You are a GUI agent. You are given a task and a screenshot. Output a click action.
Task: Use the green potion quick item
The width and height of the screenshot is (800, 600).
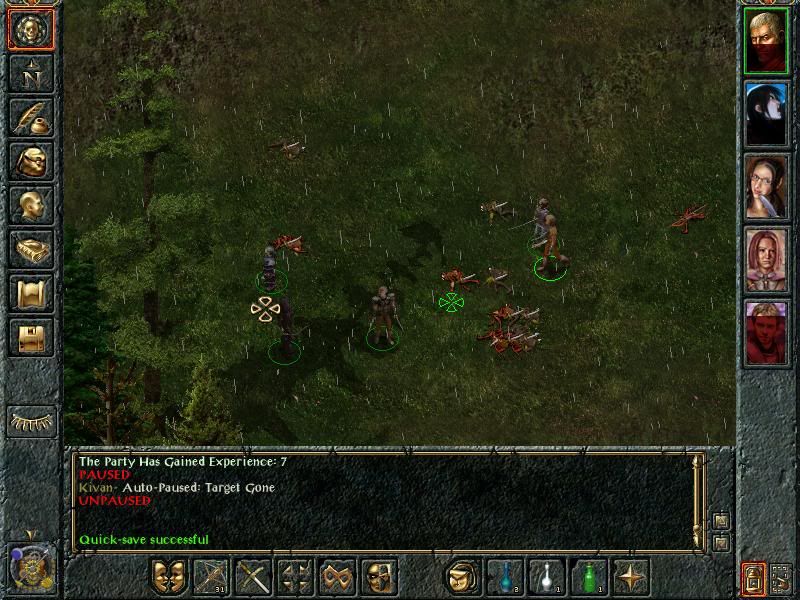(589, 577)
